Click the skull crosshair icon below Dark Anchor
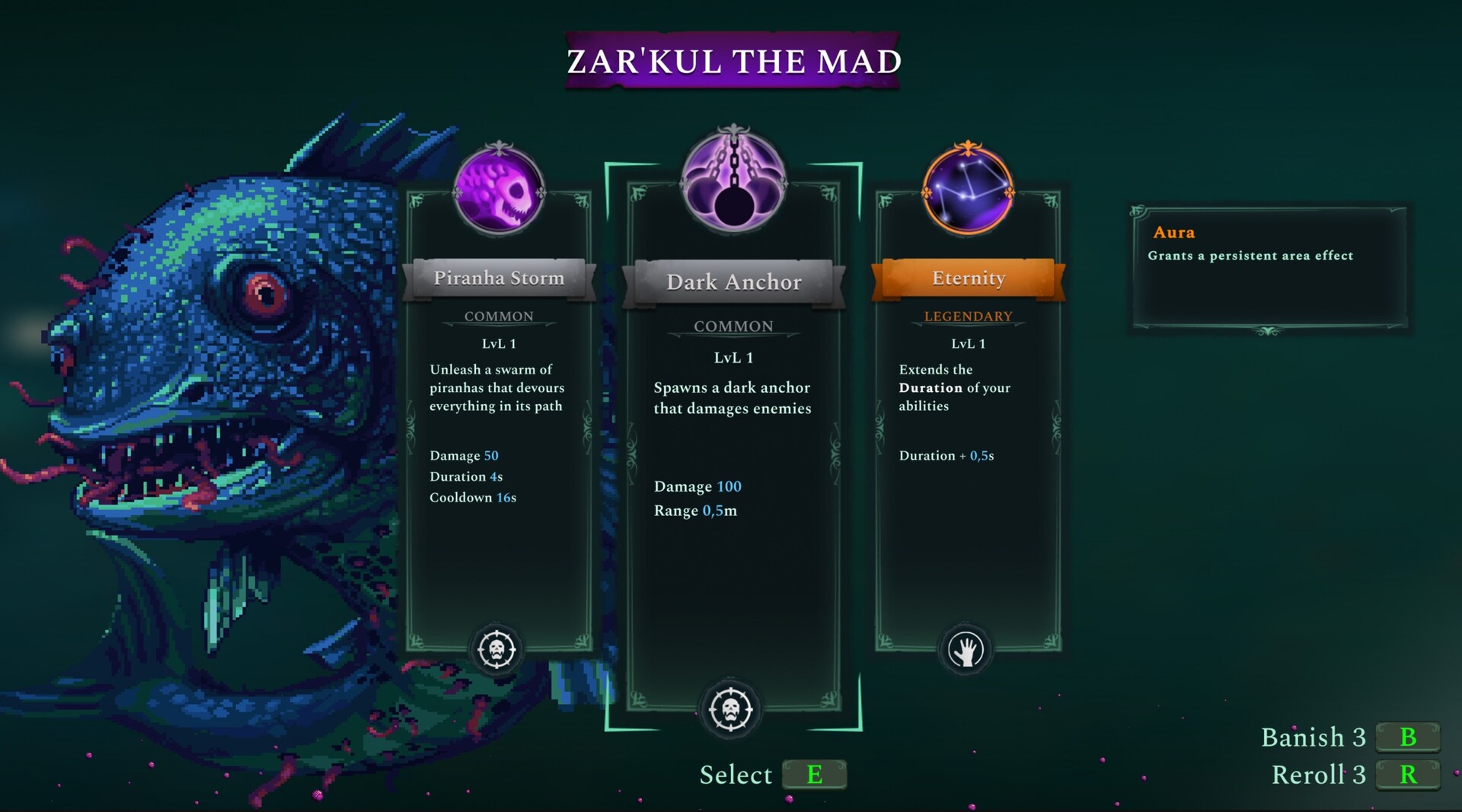The image size is (1462, 812). click(x=733, y=709)
